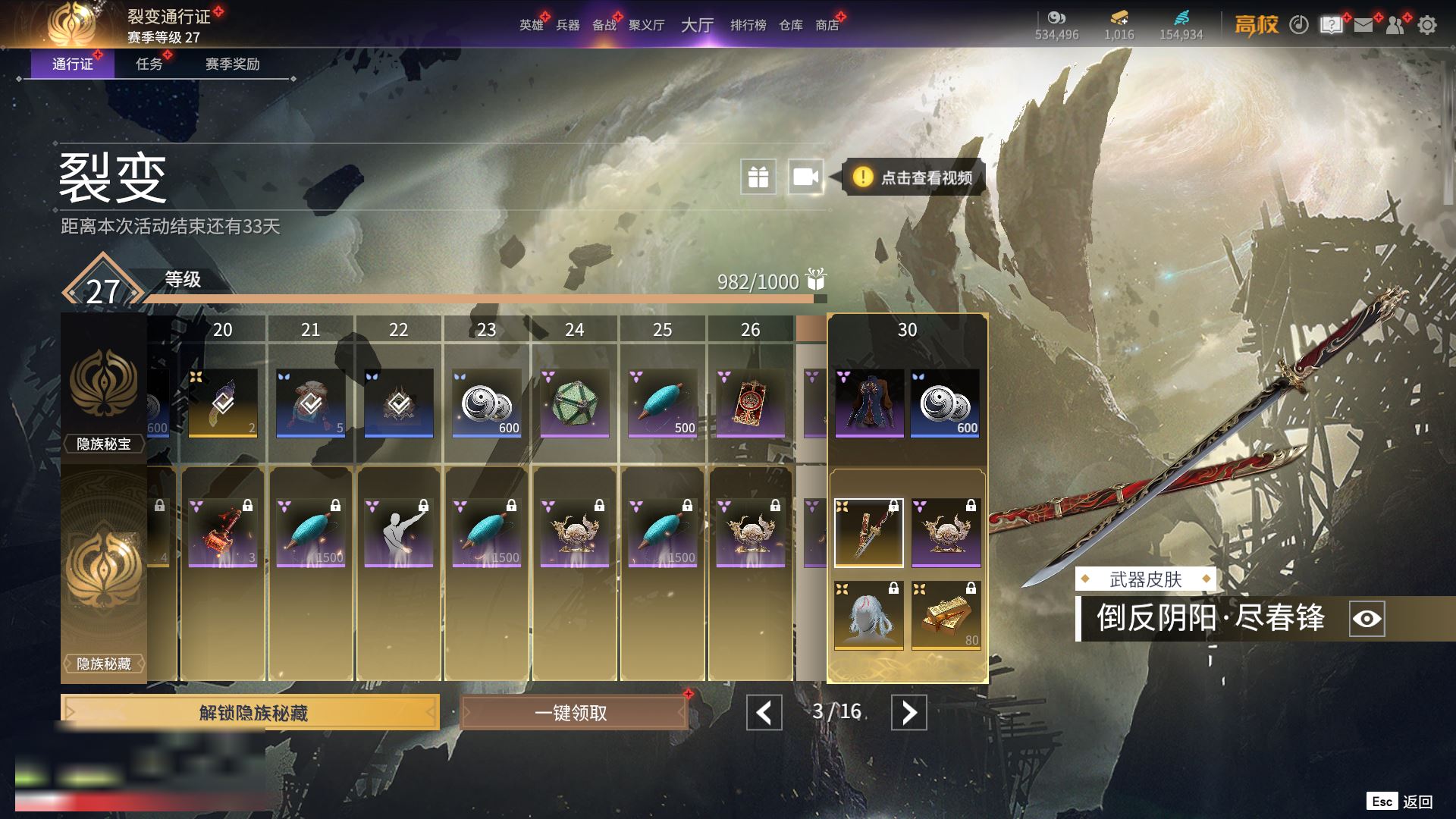Go to the next rewards page

point(908,712)
